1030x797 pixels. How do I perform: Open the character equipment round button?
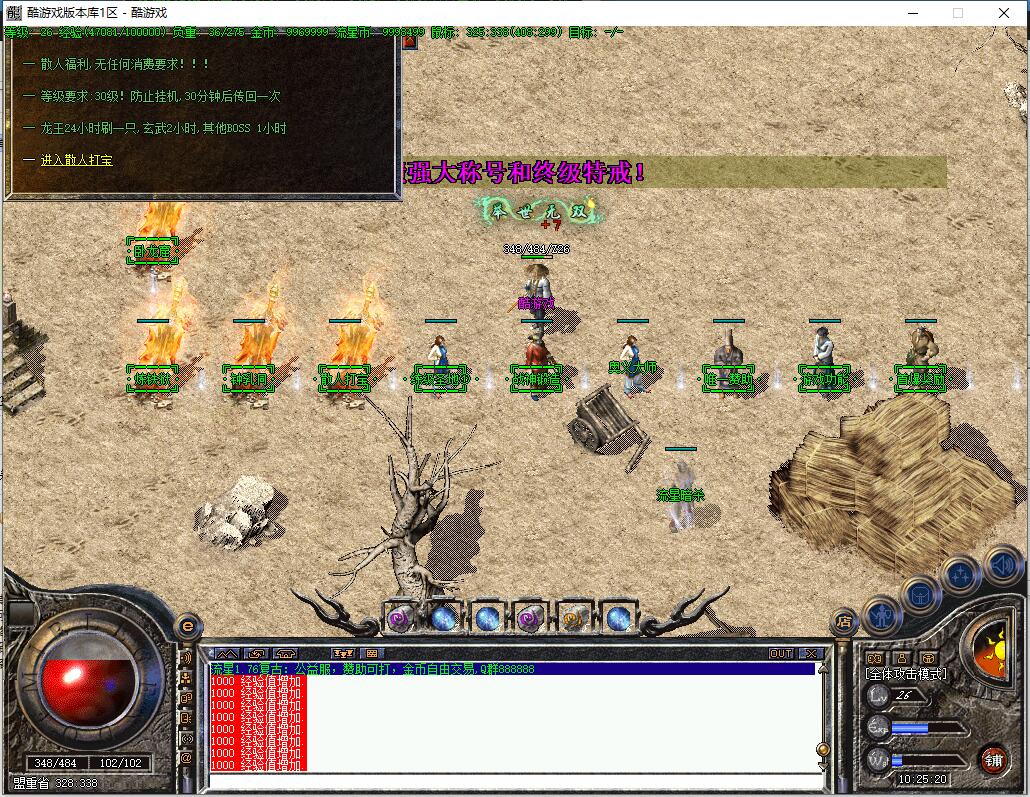(x=883, y=615)
